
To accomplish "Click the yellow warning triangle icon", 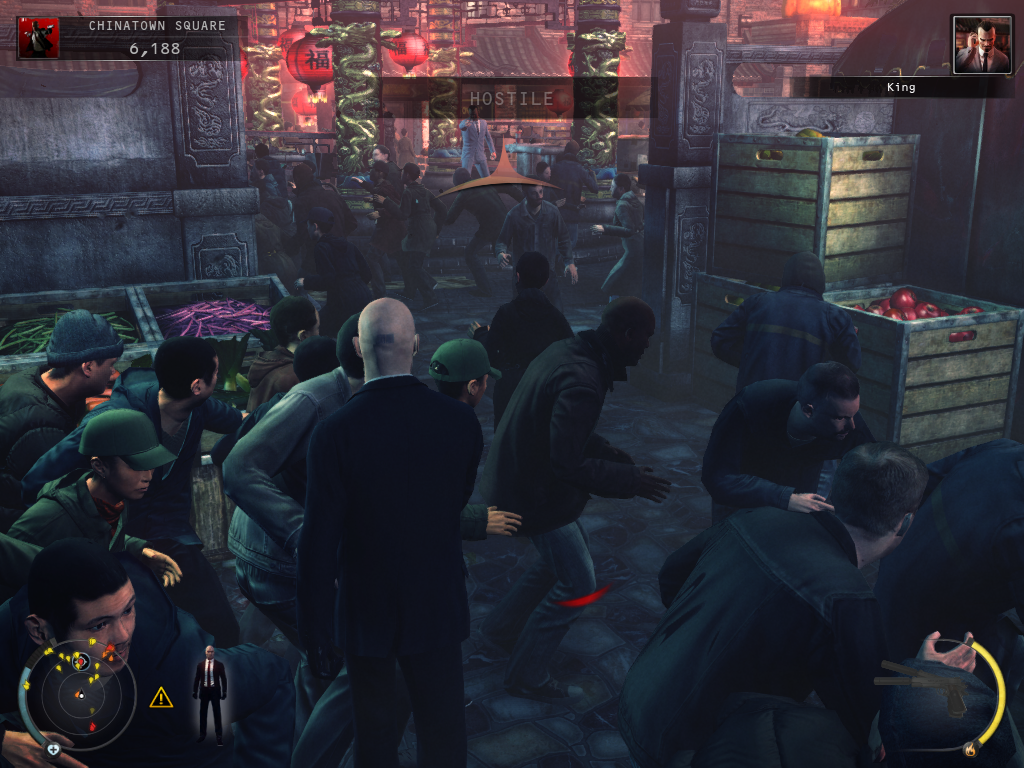I will 161,697.
